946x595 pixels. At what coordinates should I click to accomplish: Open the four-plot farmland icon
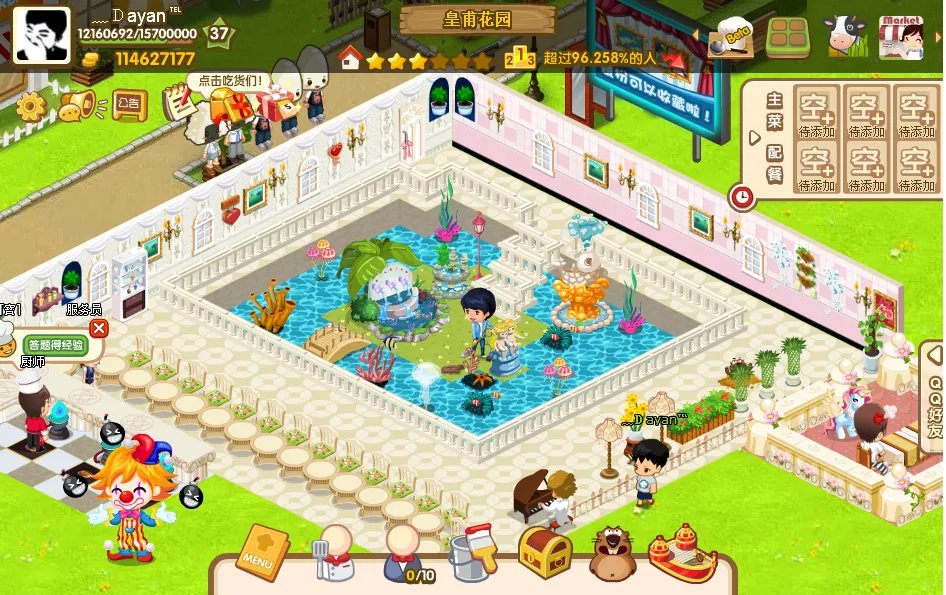click(x=788, y=38)
